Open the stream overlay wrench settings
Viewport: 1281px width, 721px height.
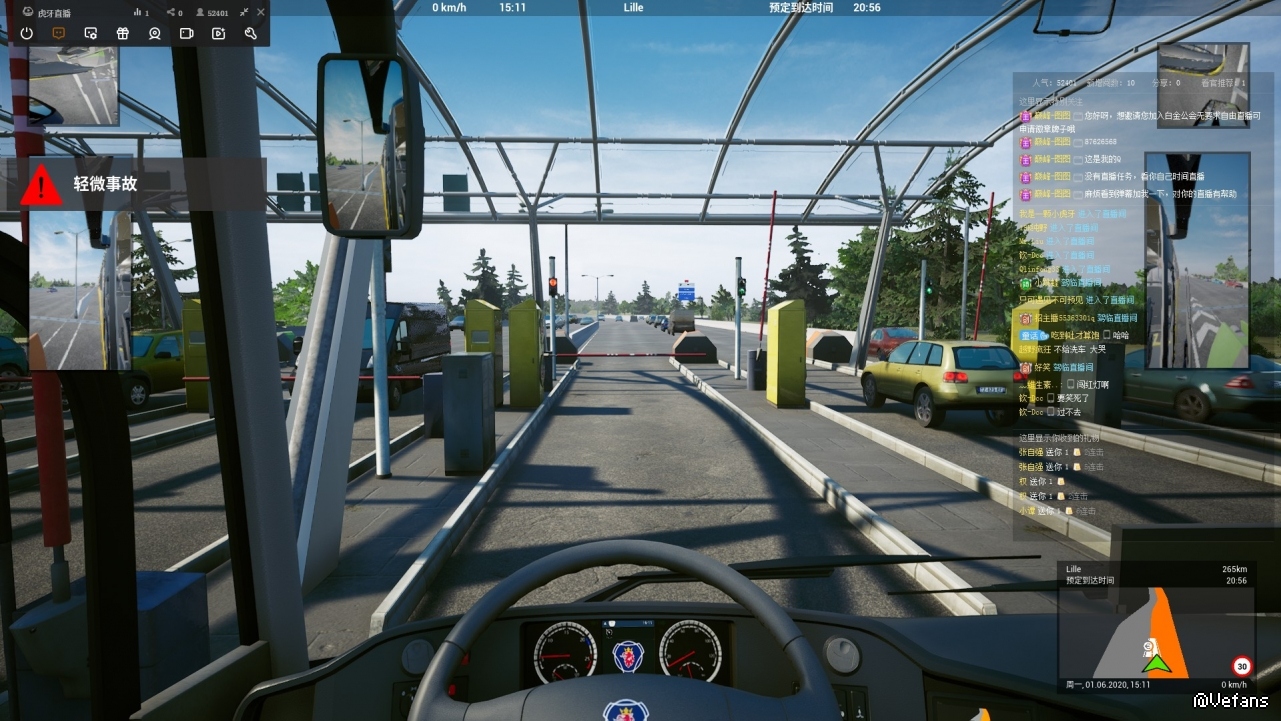(x=250, y=33)
